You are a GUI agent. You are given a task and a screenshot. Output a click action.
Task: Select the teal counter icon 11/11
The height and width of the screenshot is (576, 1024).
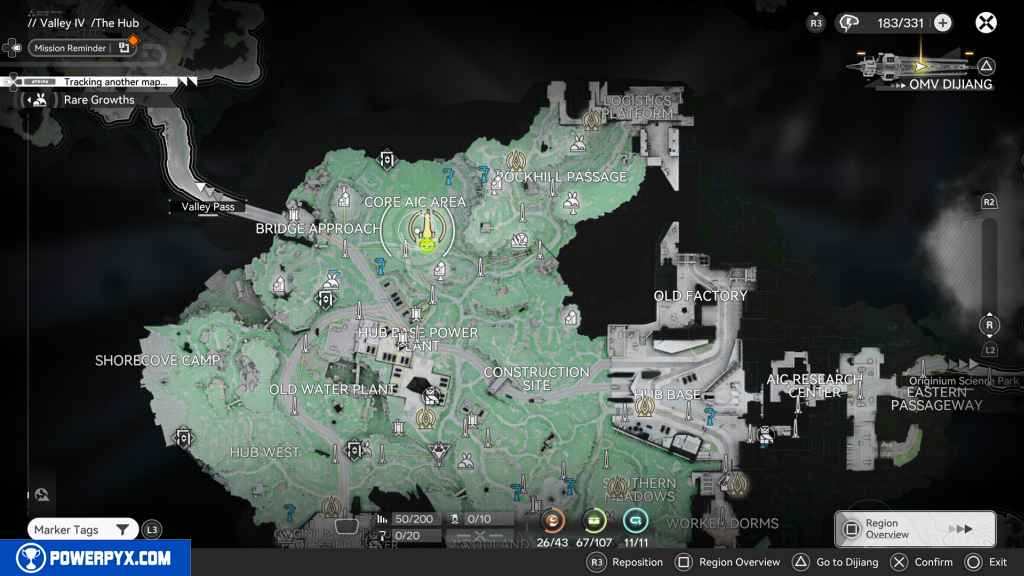tap(635, 521)
